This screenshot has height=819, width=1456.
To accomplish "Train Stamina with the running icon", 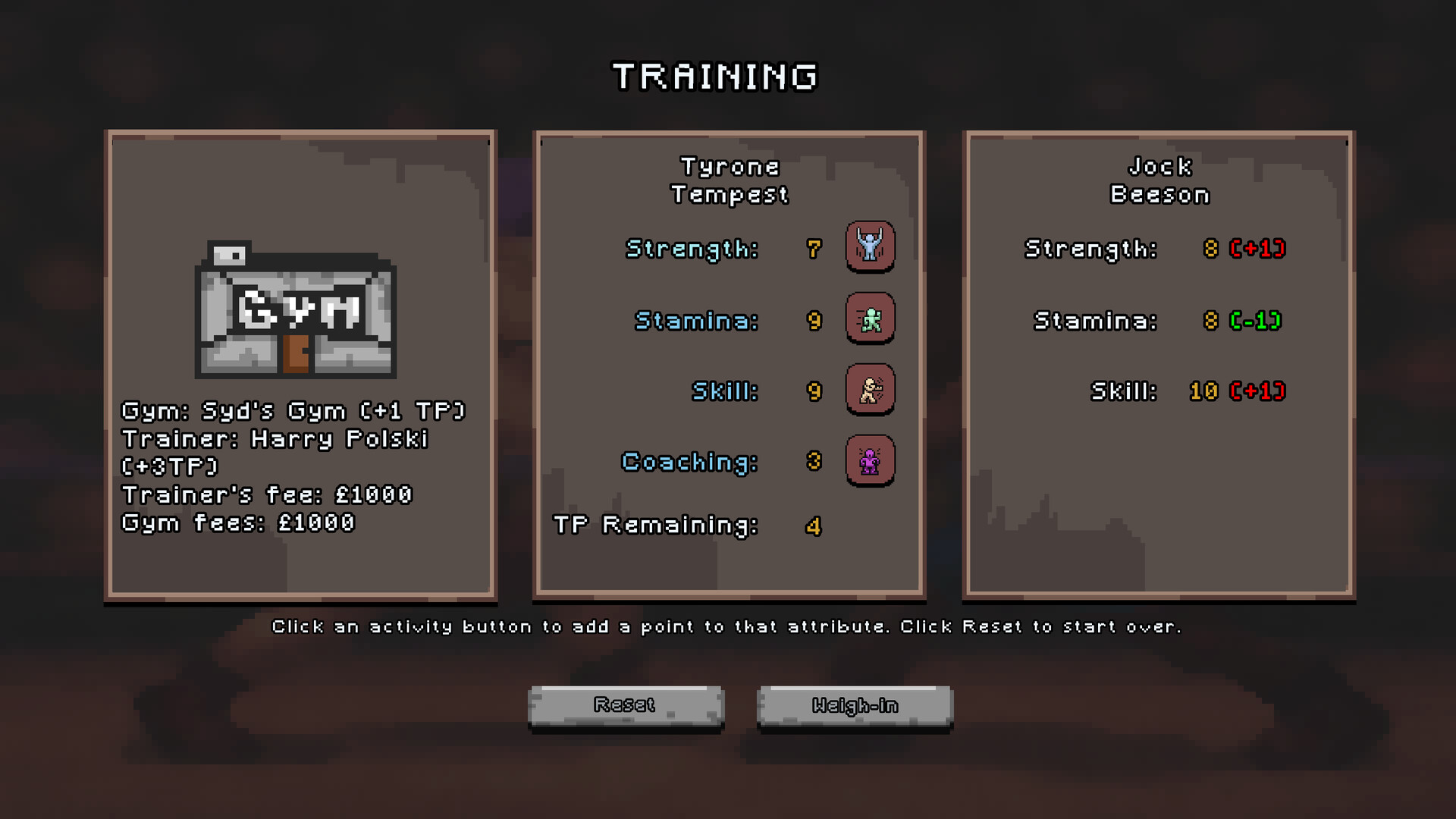I will pyautogui.click(x=870, y=318).
